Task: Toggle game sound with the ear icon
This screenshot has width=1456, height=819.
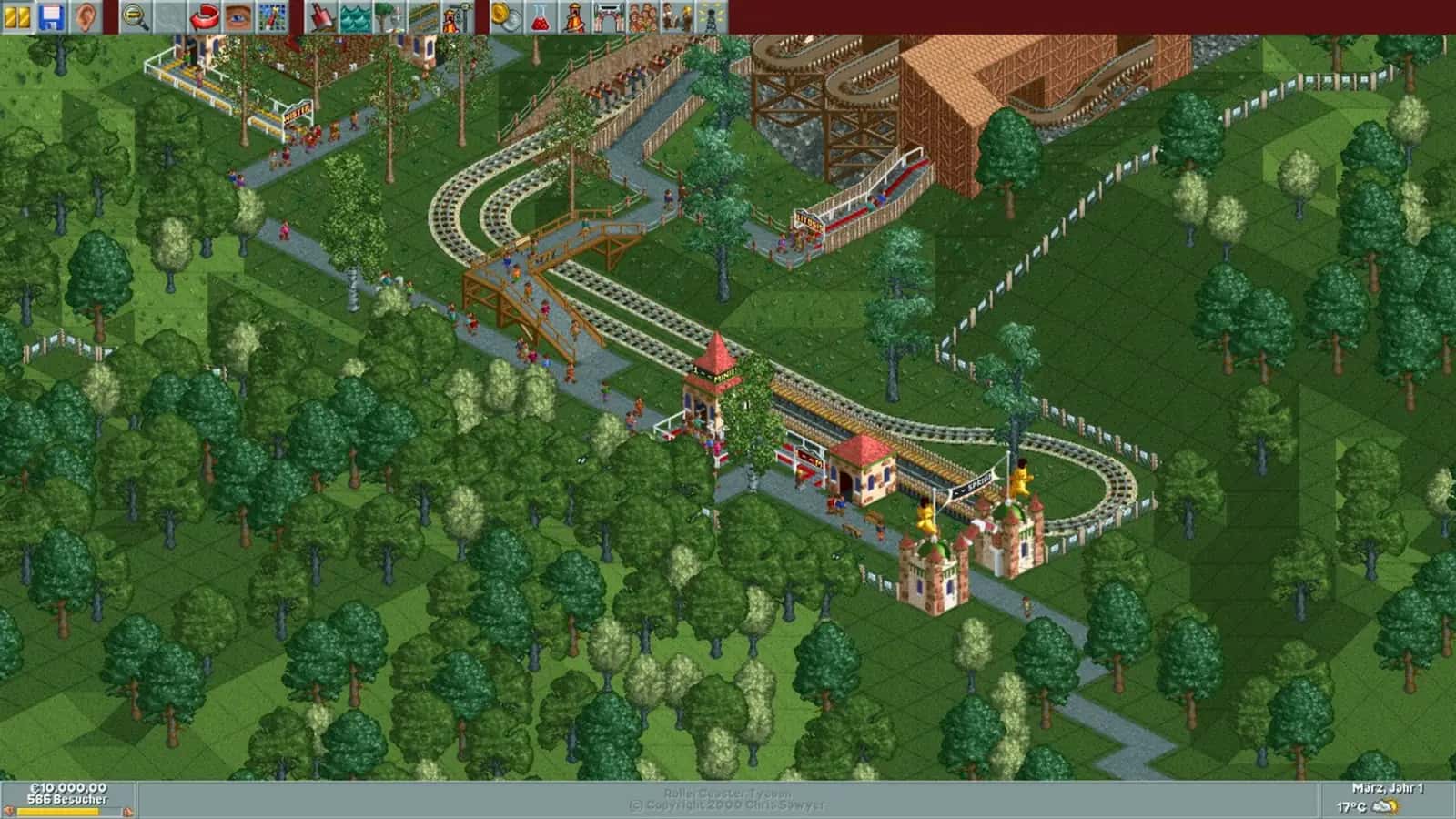Action: tap(86, 15)
